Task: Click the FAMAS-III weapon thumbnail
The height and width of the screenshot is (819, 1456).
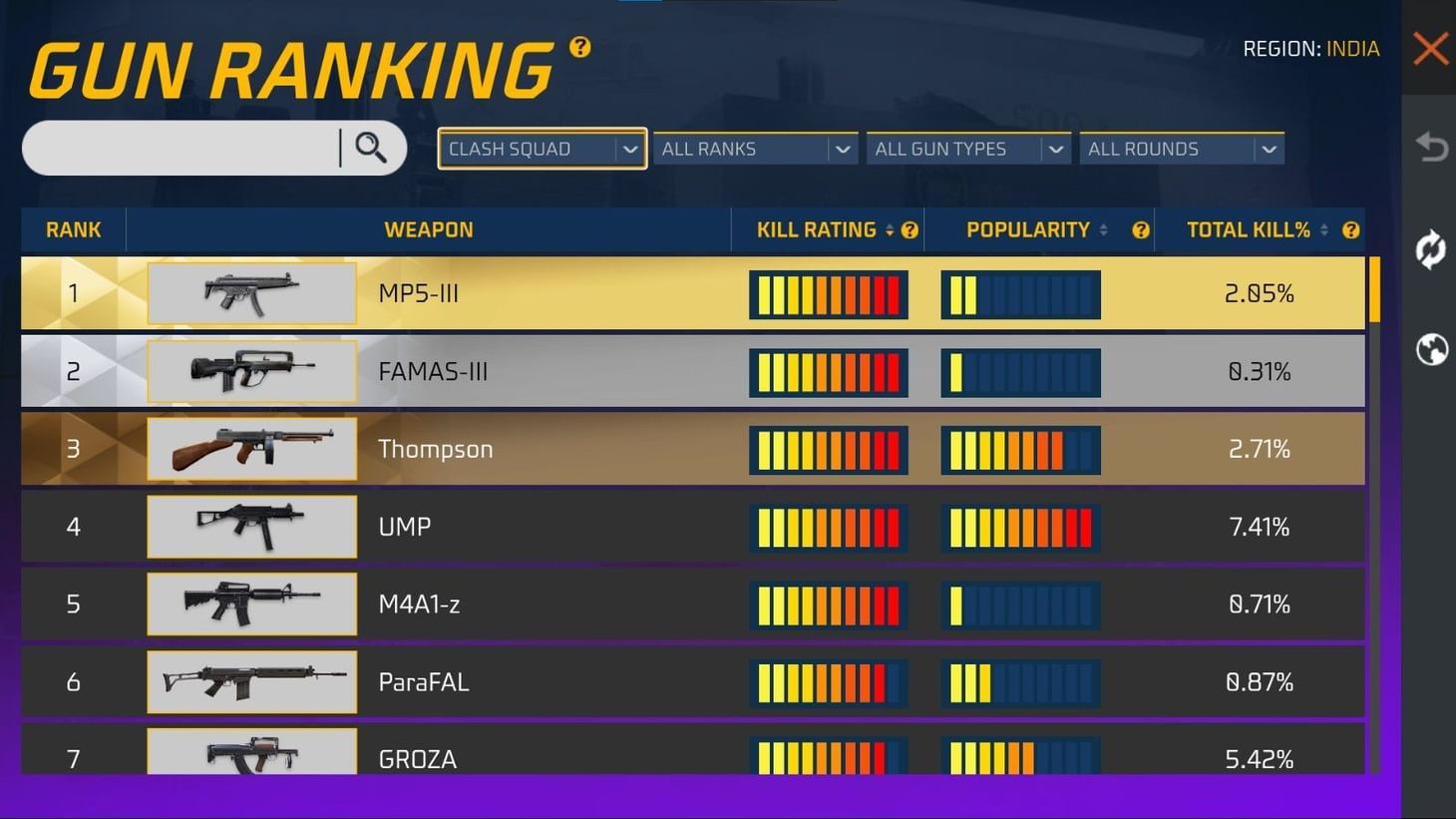Action: [251, 370]
